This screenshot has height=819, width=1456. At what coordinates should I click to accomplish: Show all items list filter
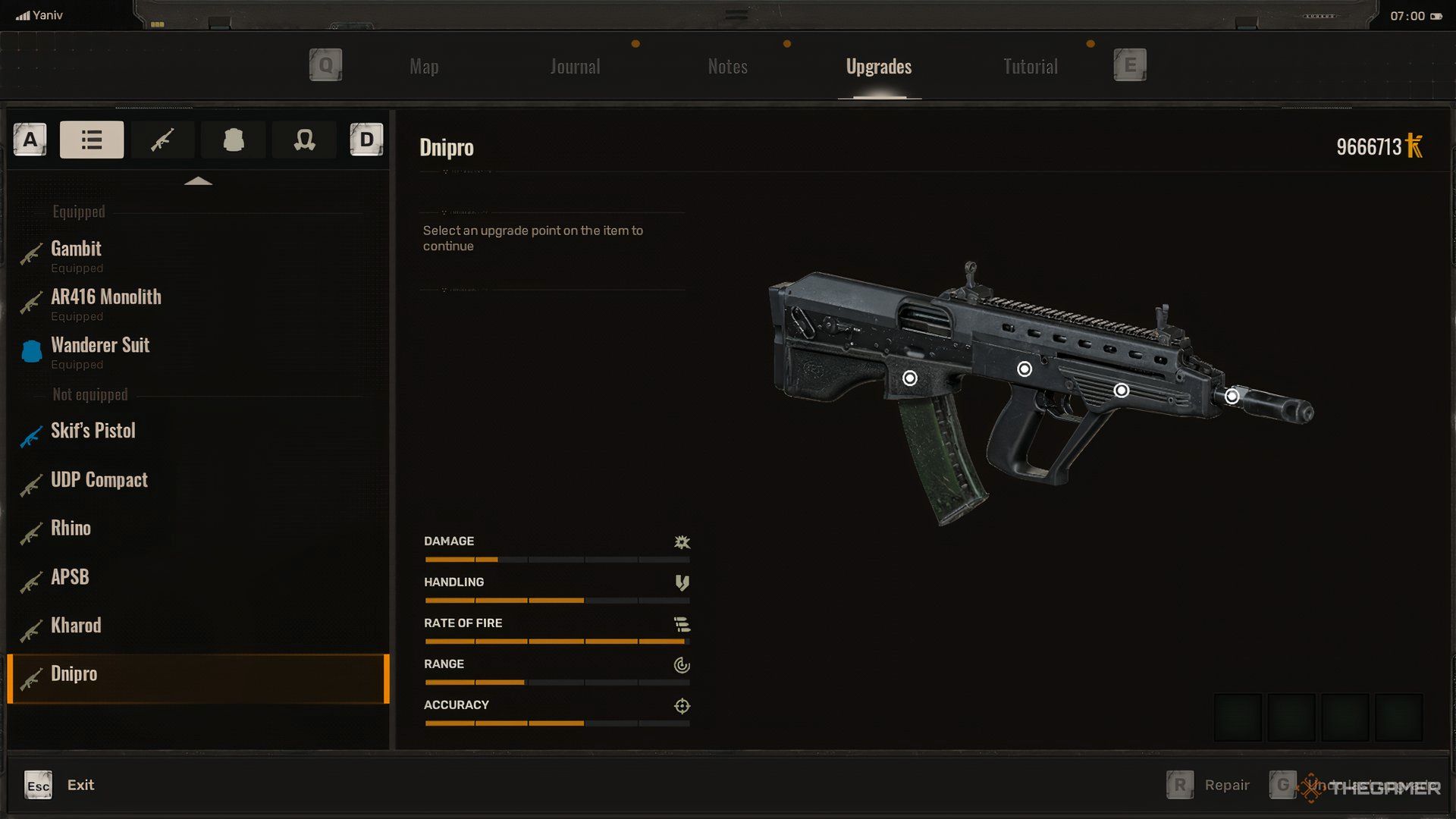coord(92,140)
